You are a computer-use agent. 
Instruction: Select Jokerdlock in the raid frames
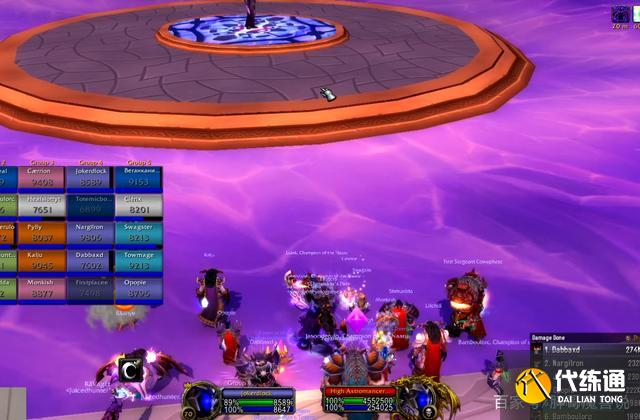(x=91, y=177)
